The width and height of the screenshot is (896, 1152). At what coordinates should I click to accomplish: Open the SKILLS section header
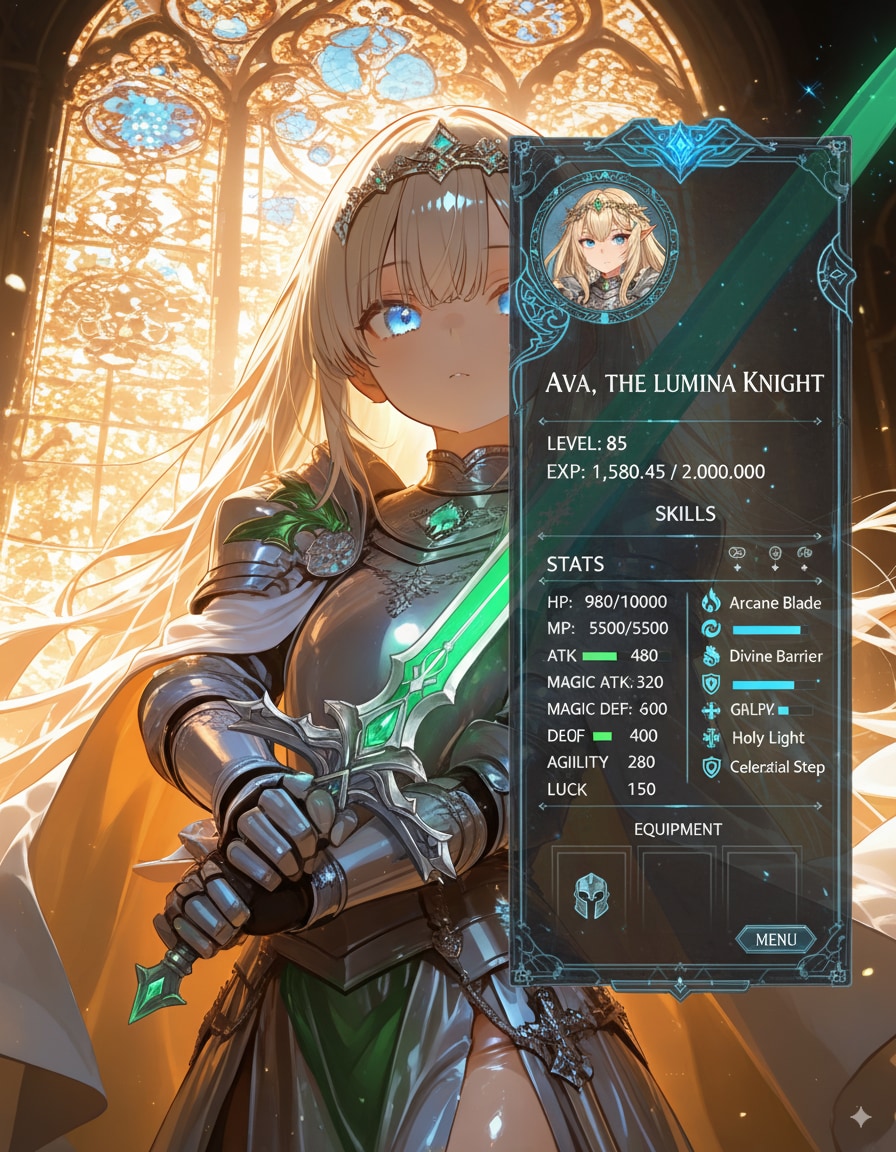685,514
